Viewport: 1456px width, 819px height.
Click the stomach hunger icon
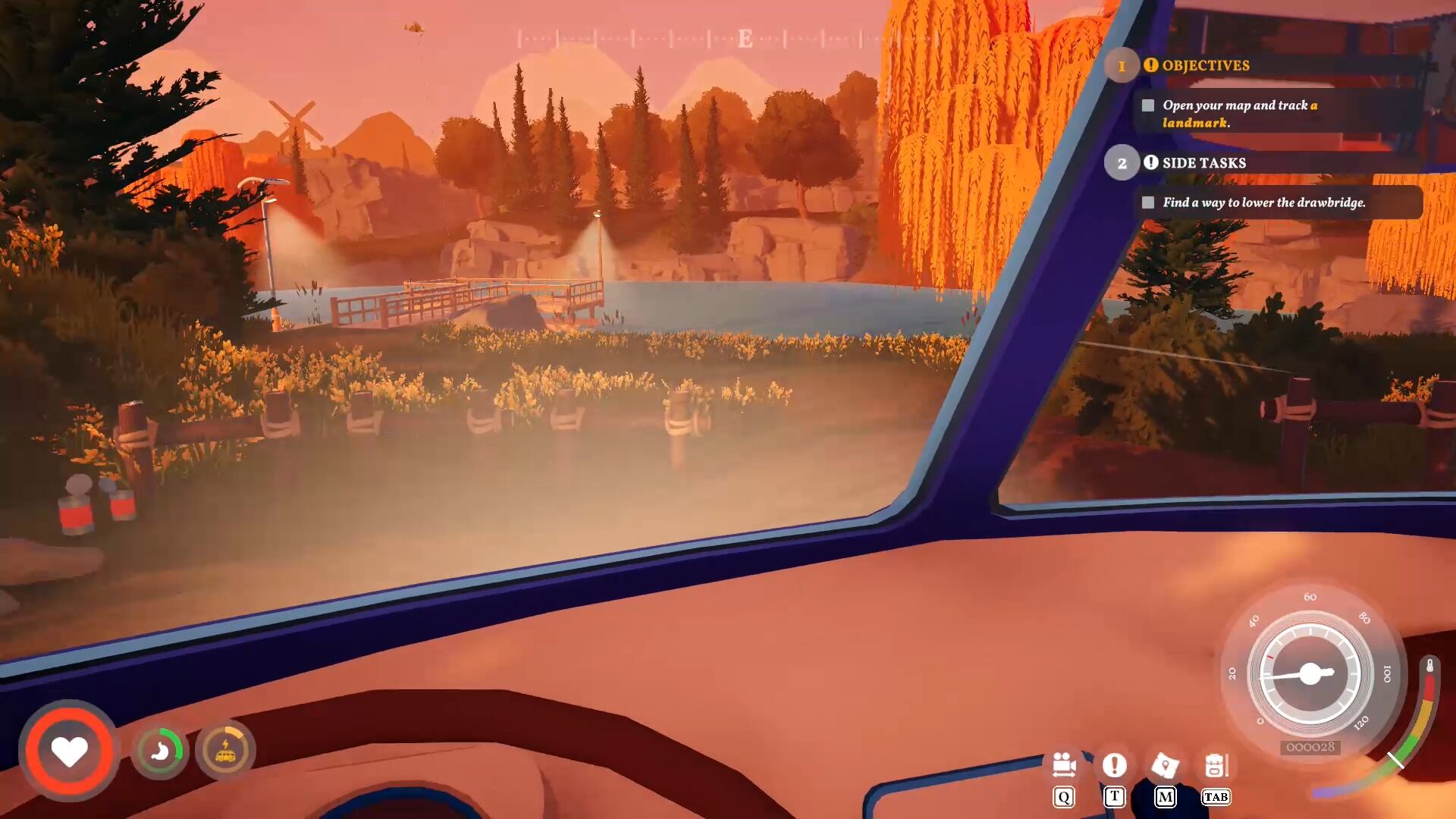pos(160,751)
